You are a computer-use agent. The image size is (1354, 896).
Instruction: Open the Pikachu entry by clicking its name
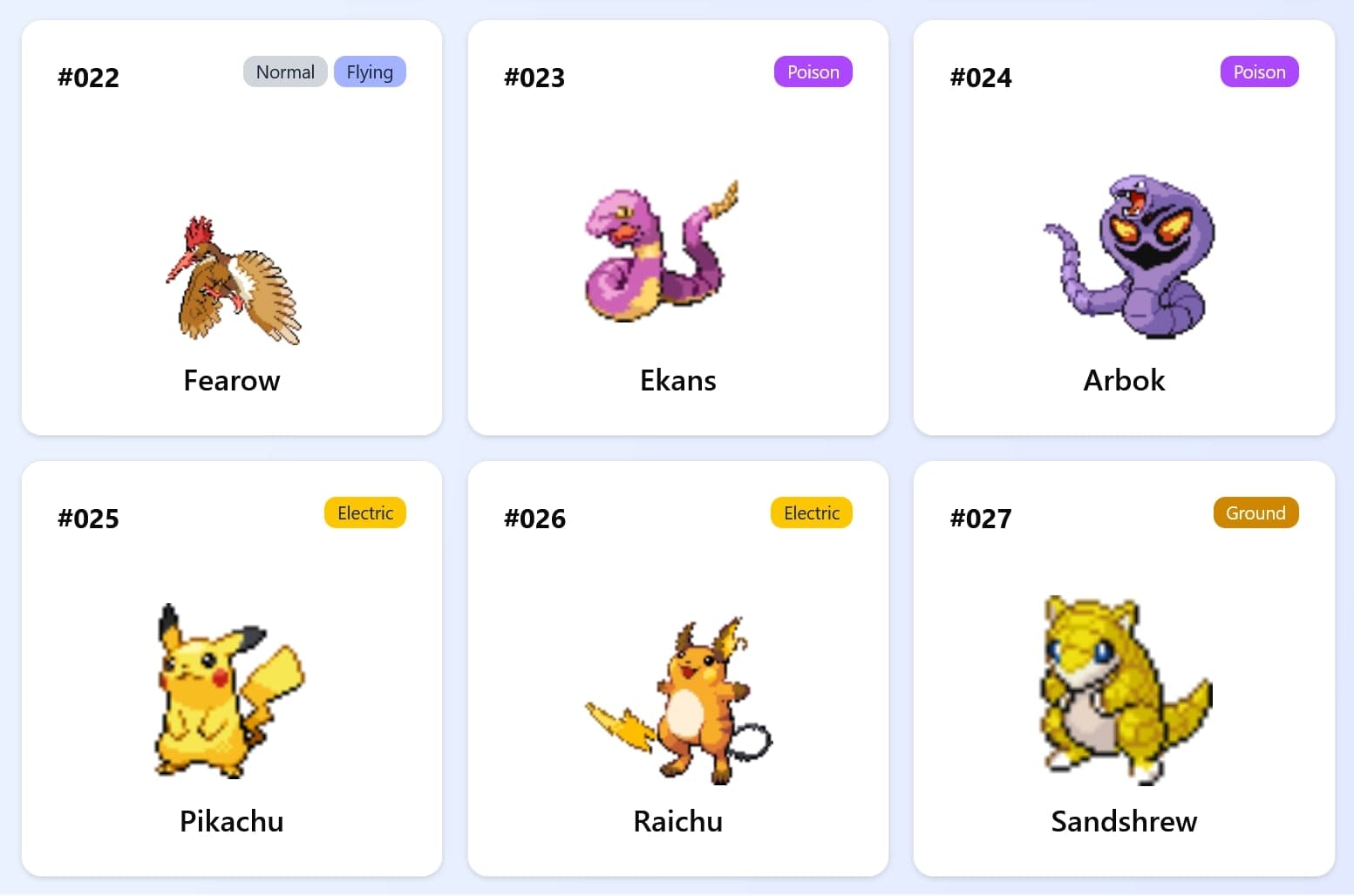coord(230,820)
